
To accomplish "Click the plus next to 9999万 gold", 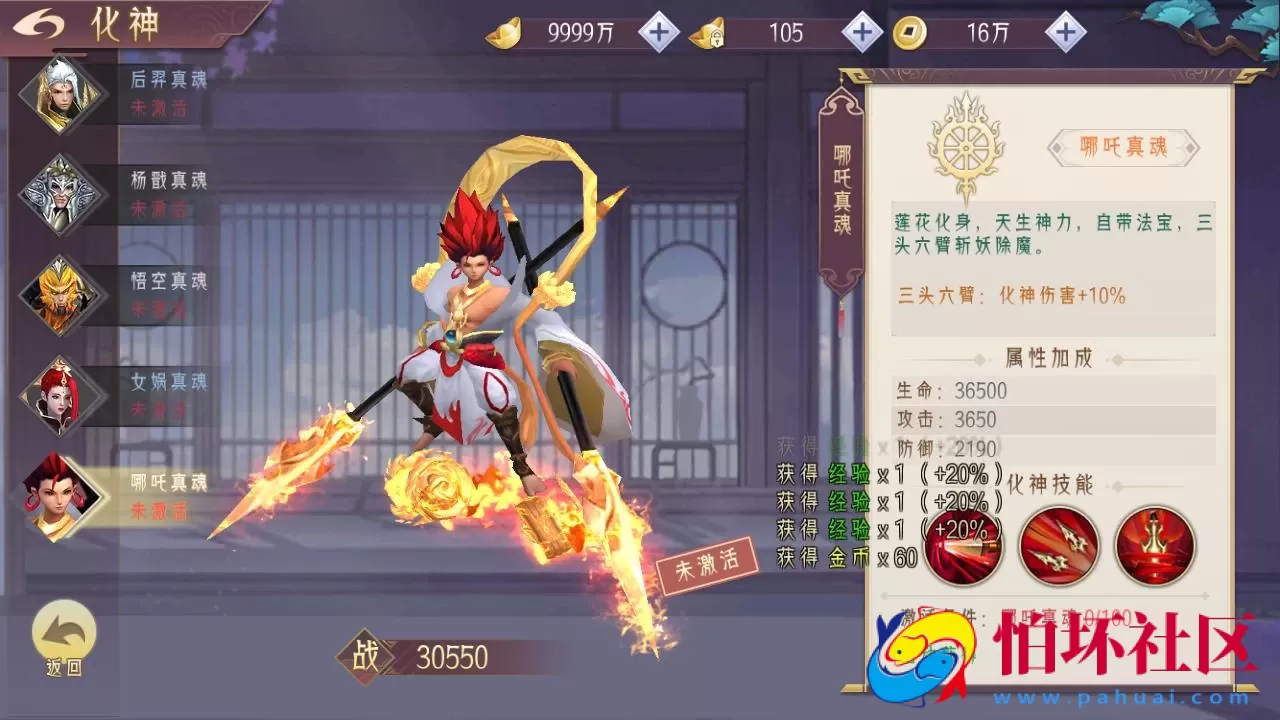I will click(x=657, y=32).
